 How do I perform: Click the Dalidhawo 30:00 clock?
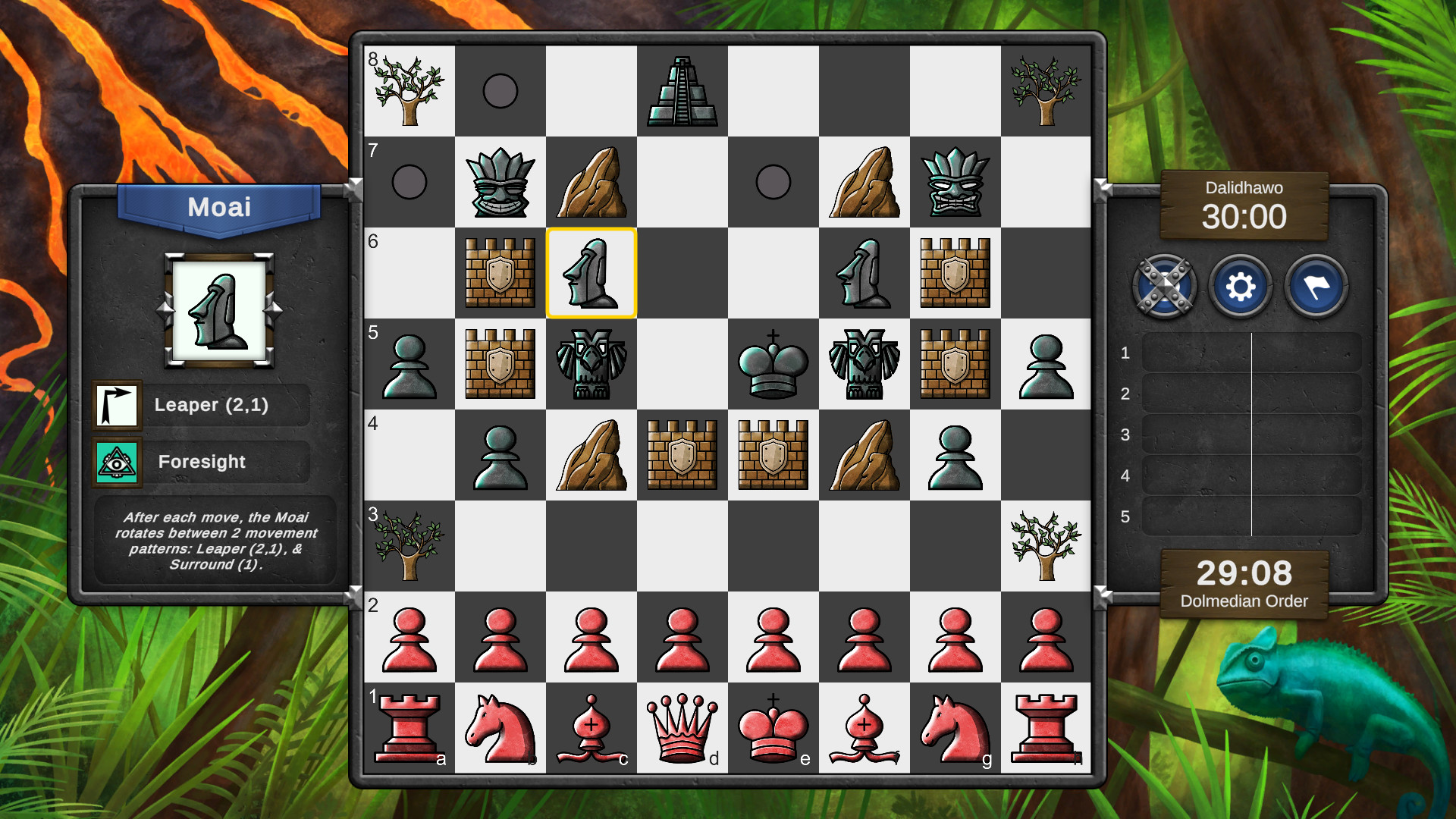1244,216
